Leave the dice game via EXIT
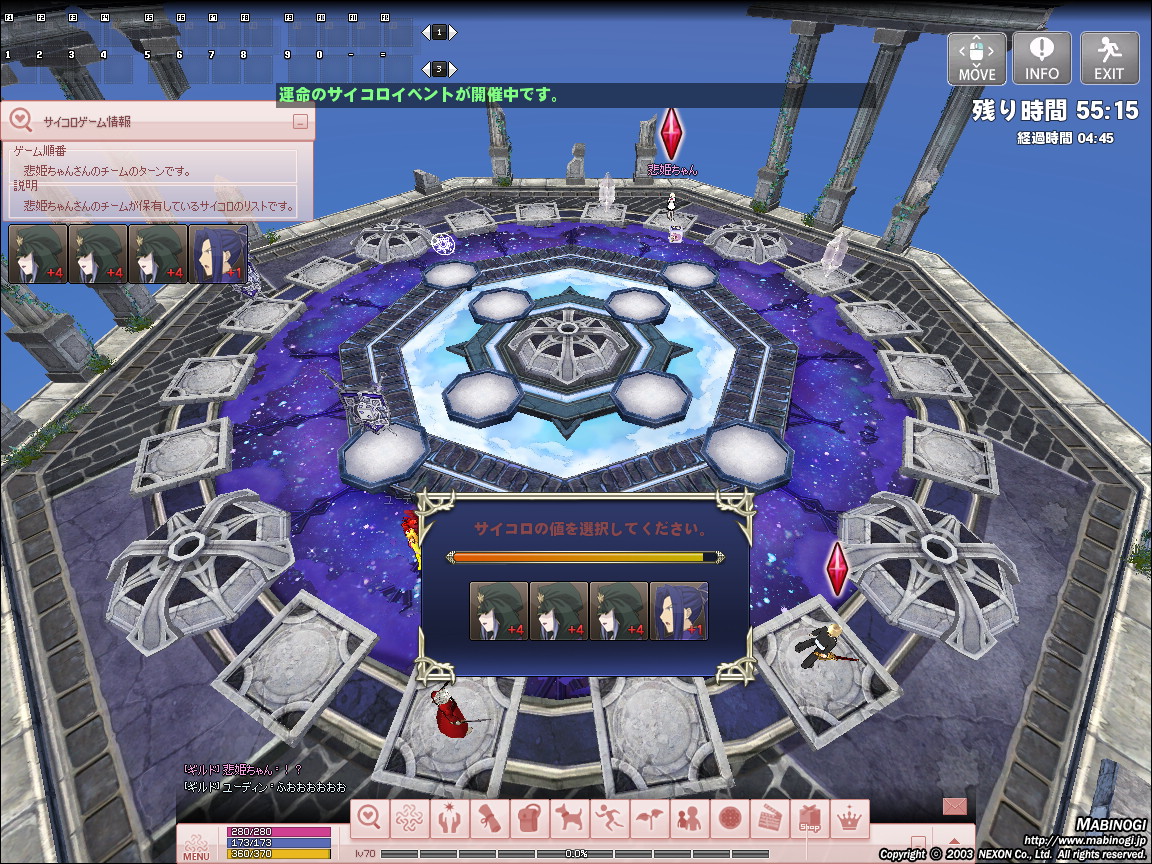The height and width of the screenshot is (864, 1152). click(x=1109, y=59)
